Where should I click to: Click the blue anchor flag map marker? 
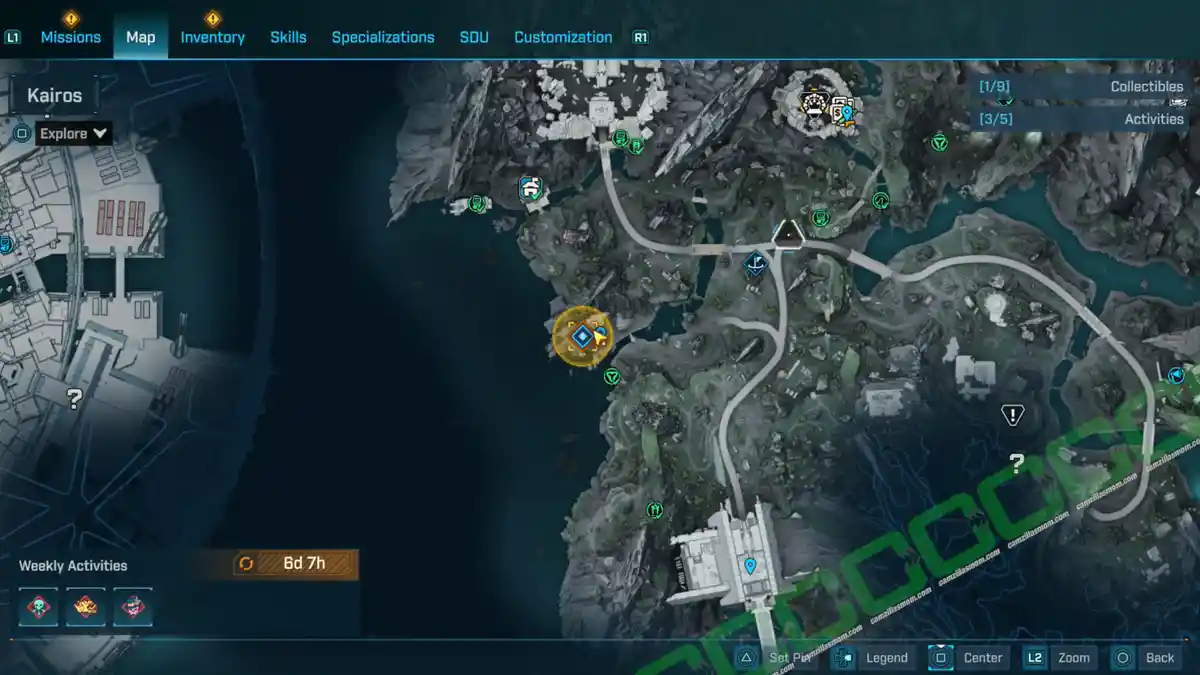pyautogui.click(x=756, y=266)
